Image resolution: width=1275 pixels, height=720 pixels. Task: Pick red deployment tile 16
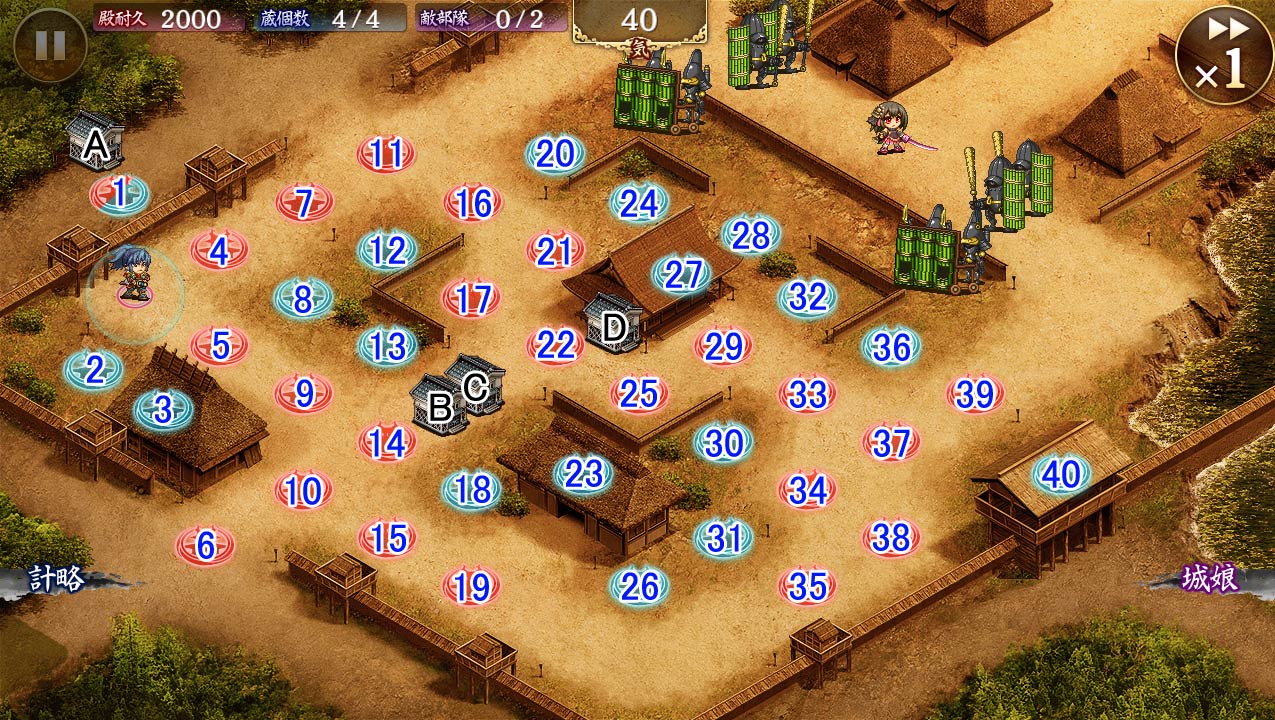473,203
